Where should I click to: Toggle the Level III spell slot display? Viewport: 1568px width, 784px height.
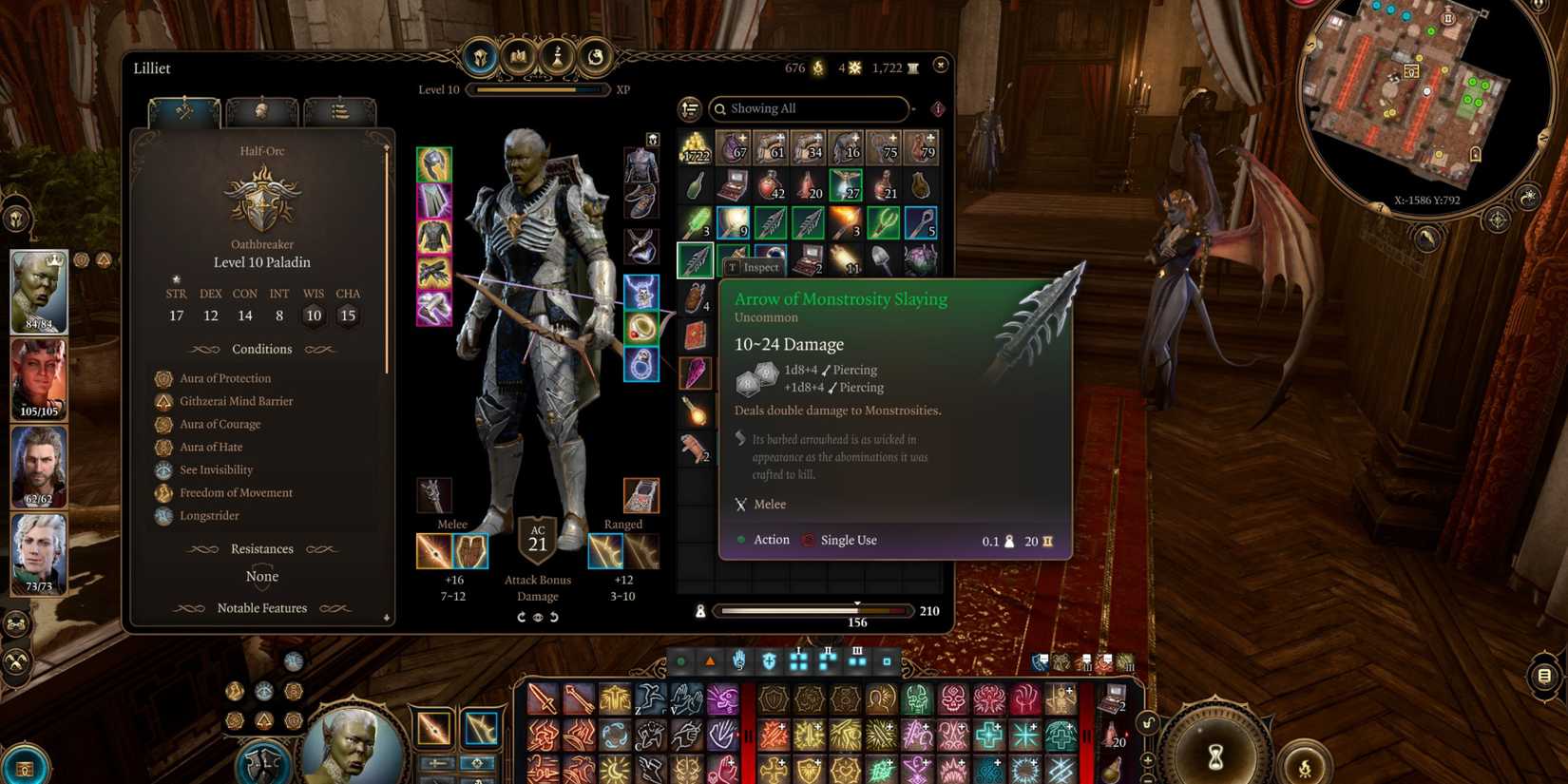(x=857, y=659)
